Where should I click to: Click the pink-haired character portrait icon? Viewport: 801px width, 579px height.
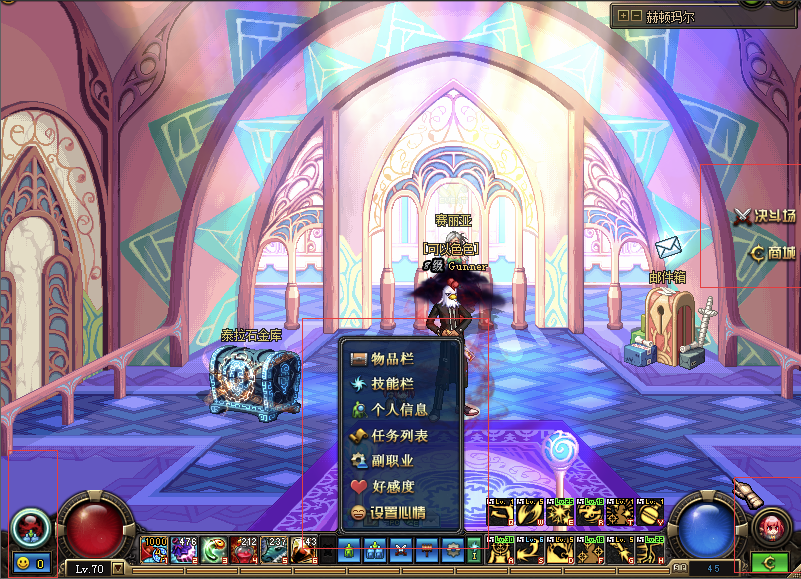click(x=769, y=525)
